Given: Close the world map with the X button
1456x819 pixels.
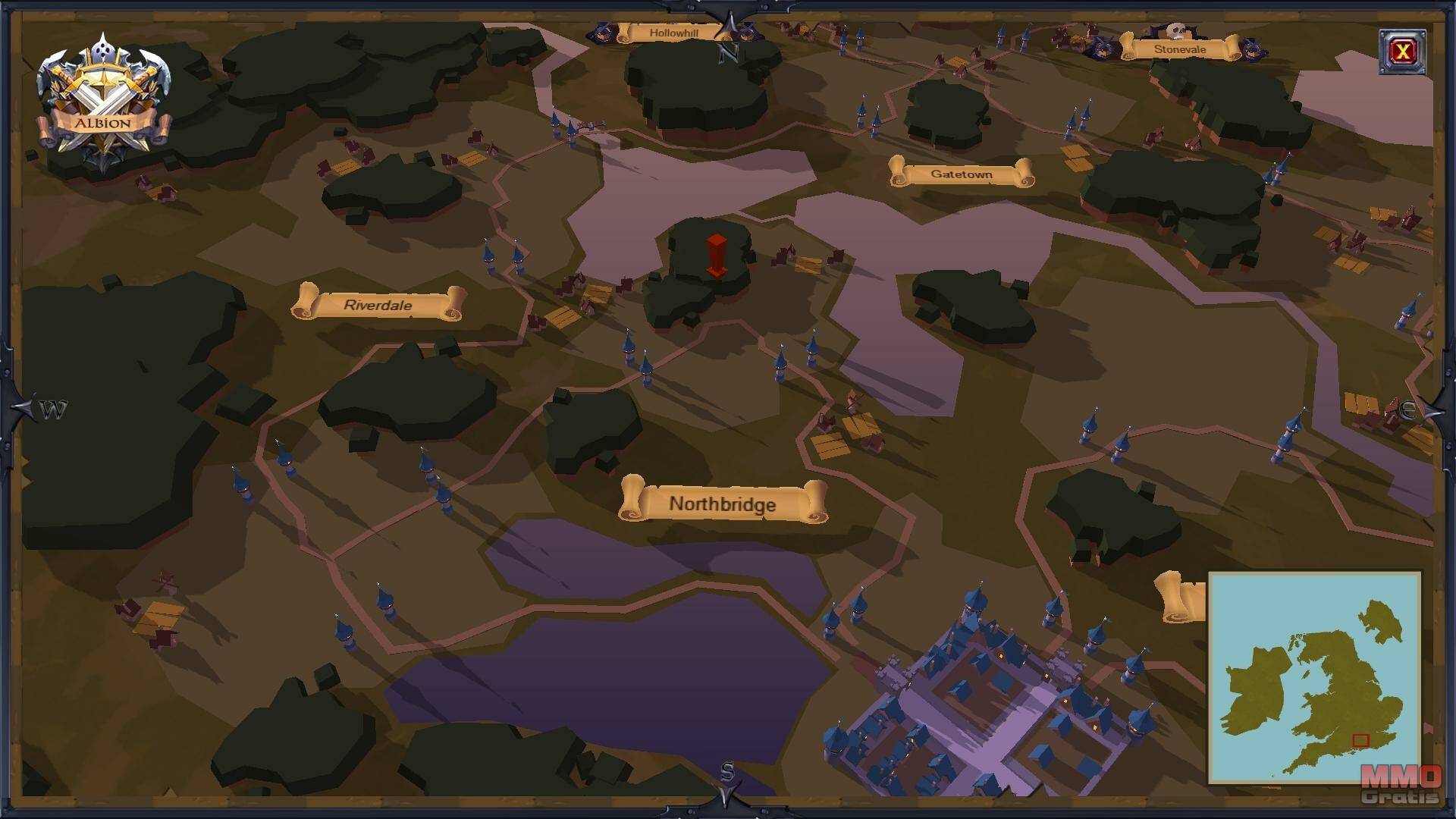Looking at the screenshot, I should 1402,52.
